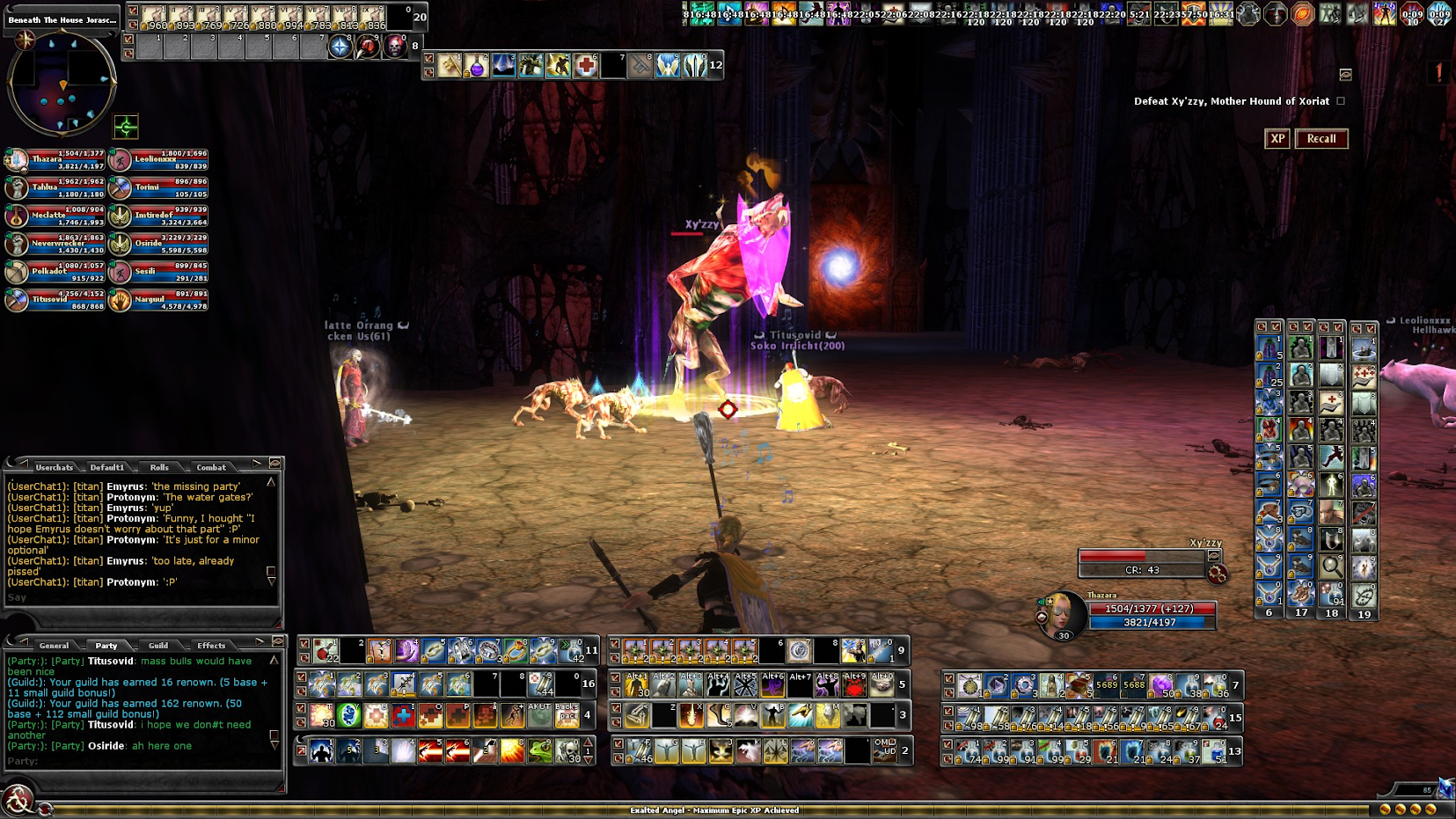Use the green frog hotbar ability
The image size is (1456, 819).
pyautogui.click(x=540, y=750)
